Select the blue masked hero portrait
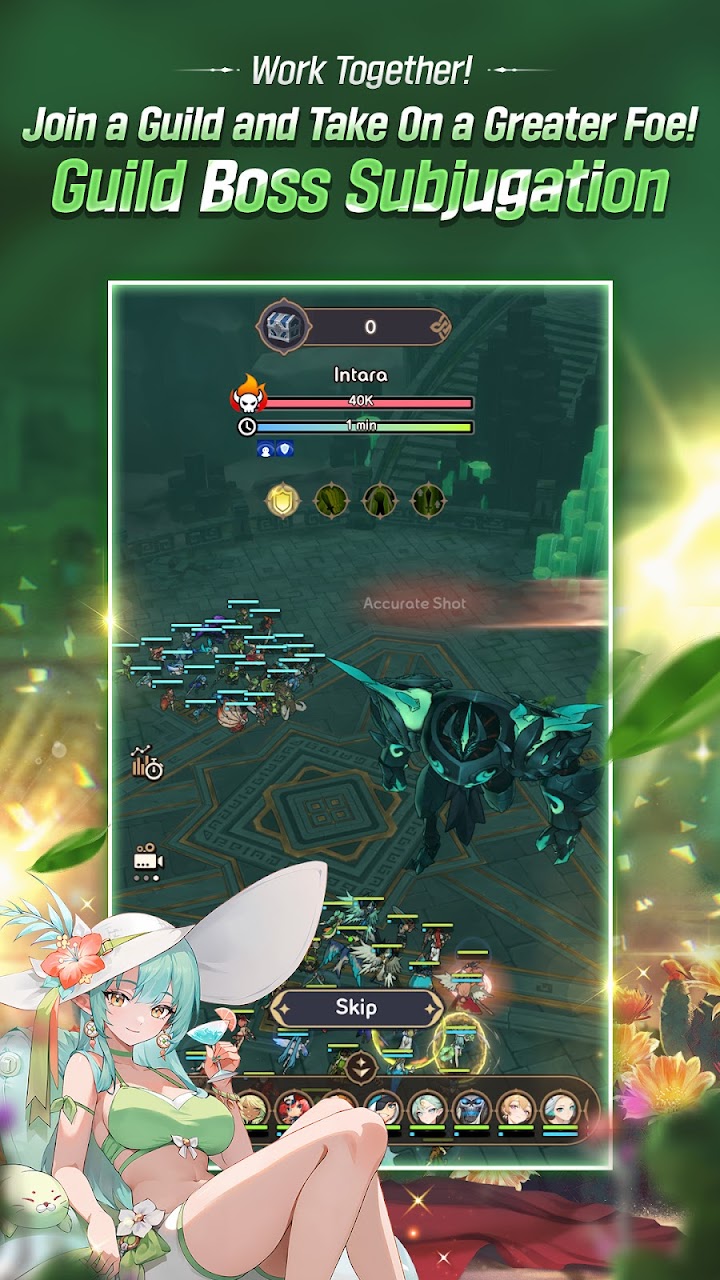Viewport: 720px width, 1280px height. coord(470,1108)
